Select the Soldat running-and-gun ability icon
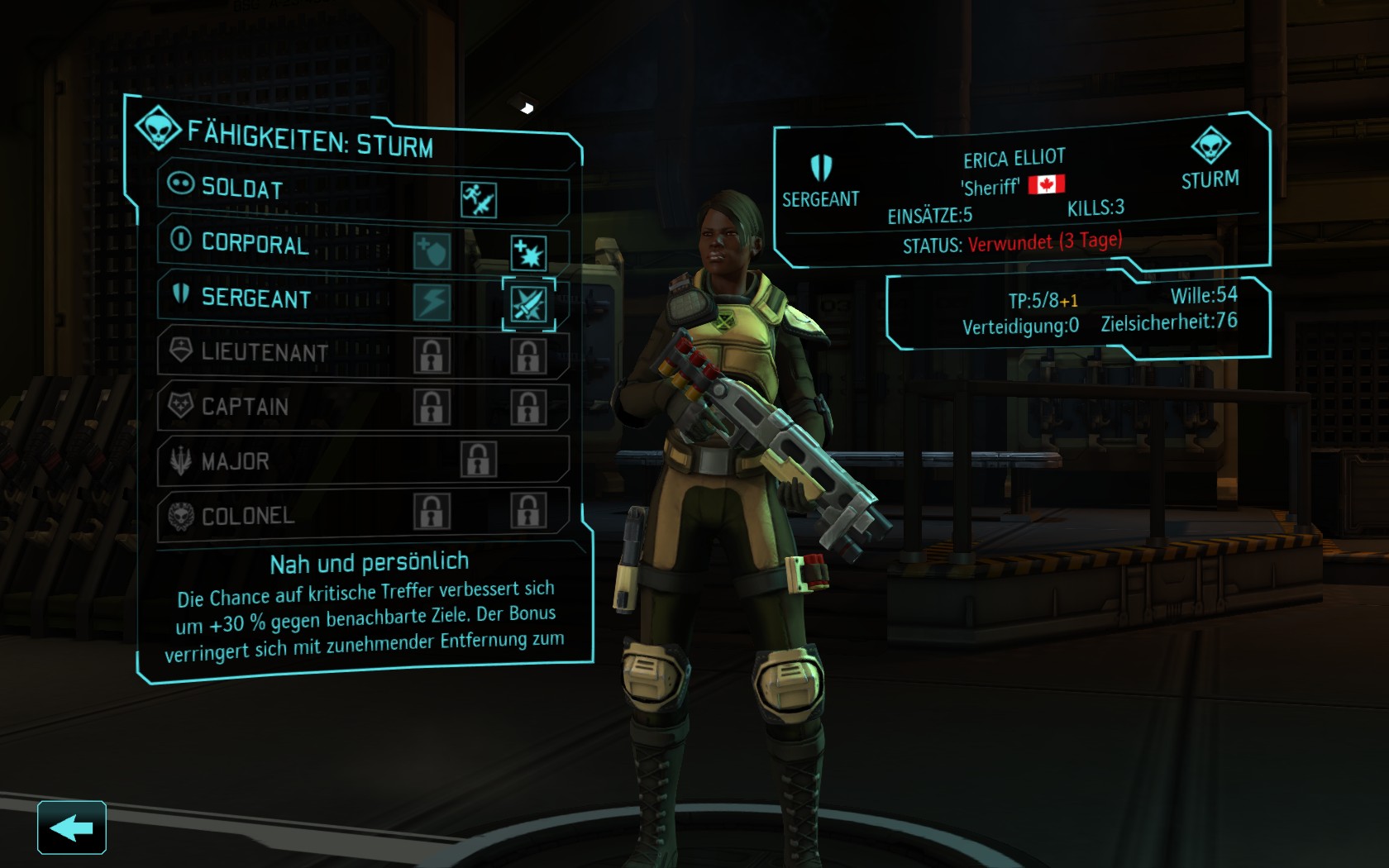This screenshot has height=868, width=1389. [x=478, y=200]
